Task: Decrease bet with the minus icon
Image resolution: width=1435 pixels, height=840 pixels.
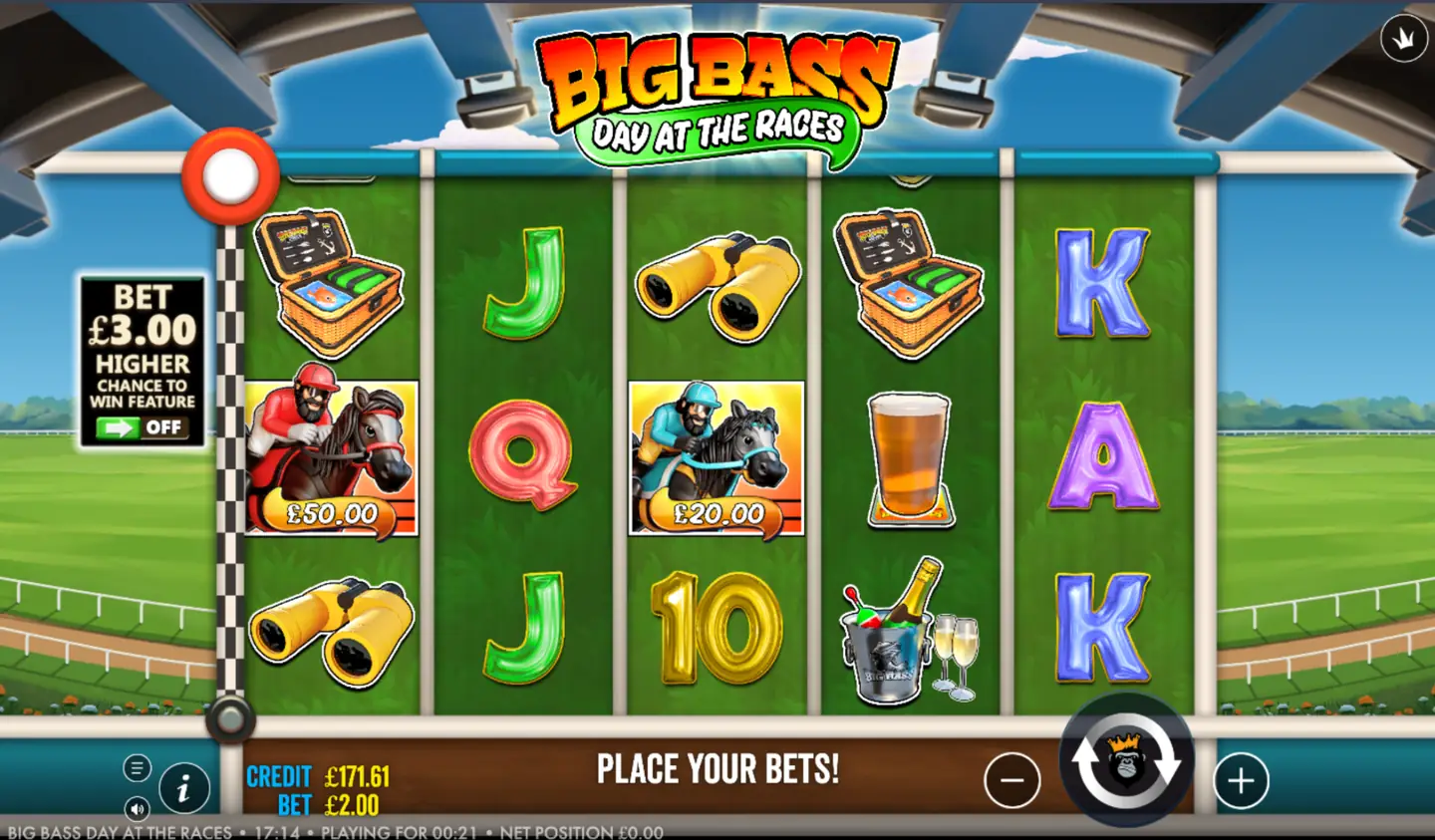Action: [x=1011, y=779]
